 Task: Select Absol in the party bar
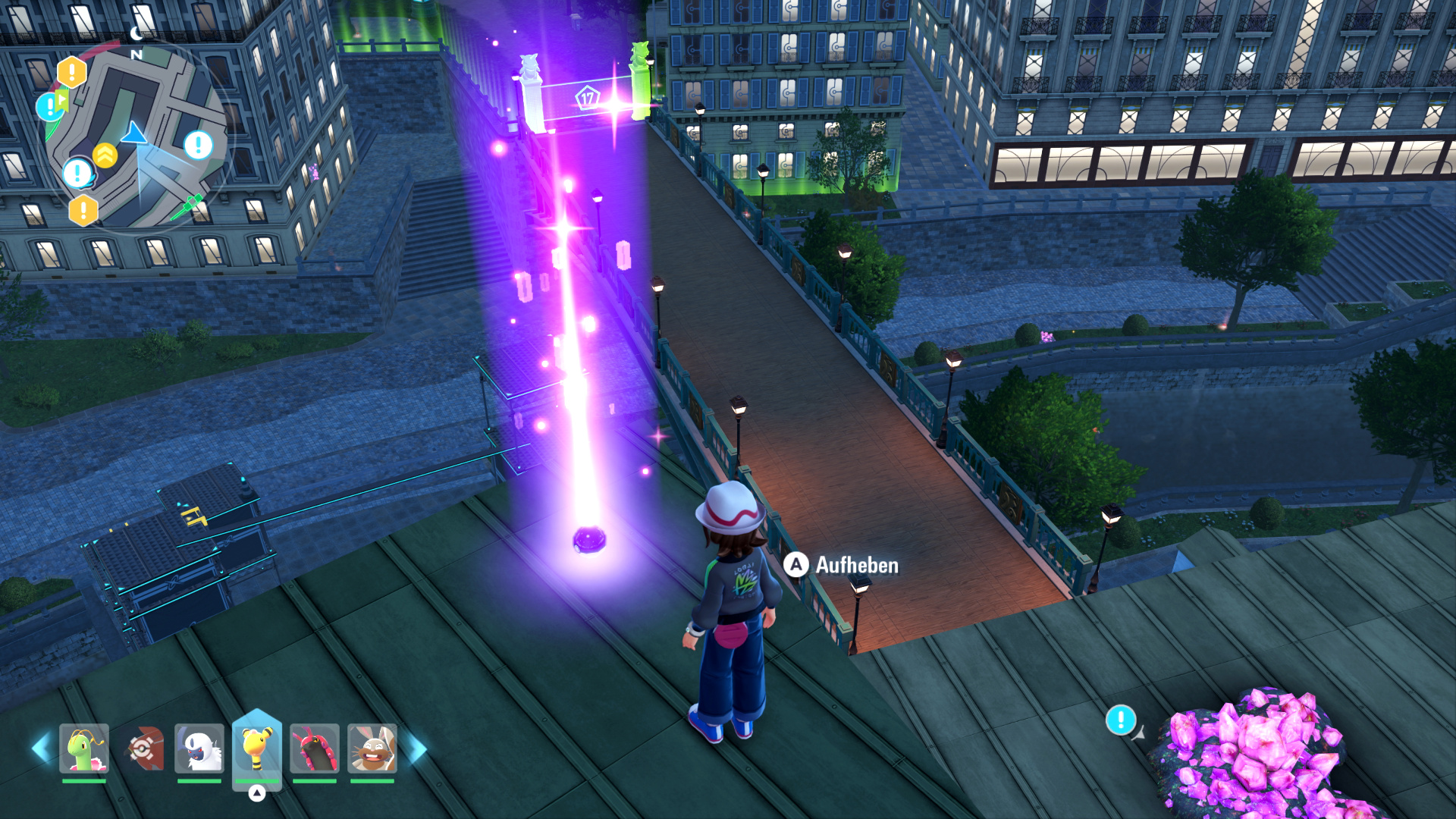pos(199,748)
